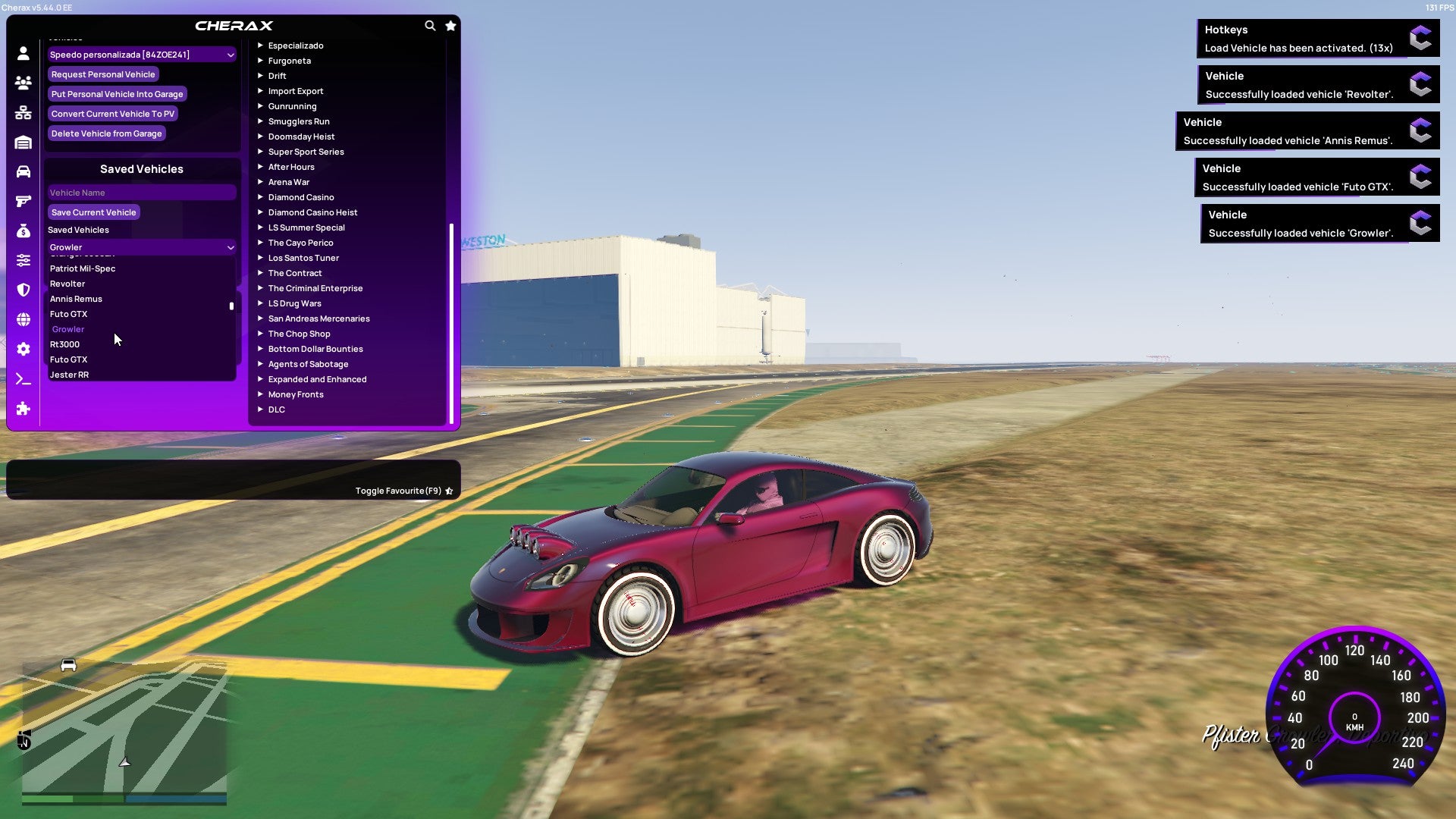Select Patriot Mil-Spec in the list
The image size is (1456, 819).
82,268
